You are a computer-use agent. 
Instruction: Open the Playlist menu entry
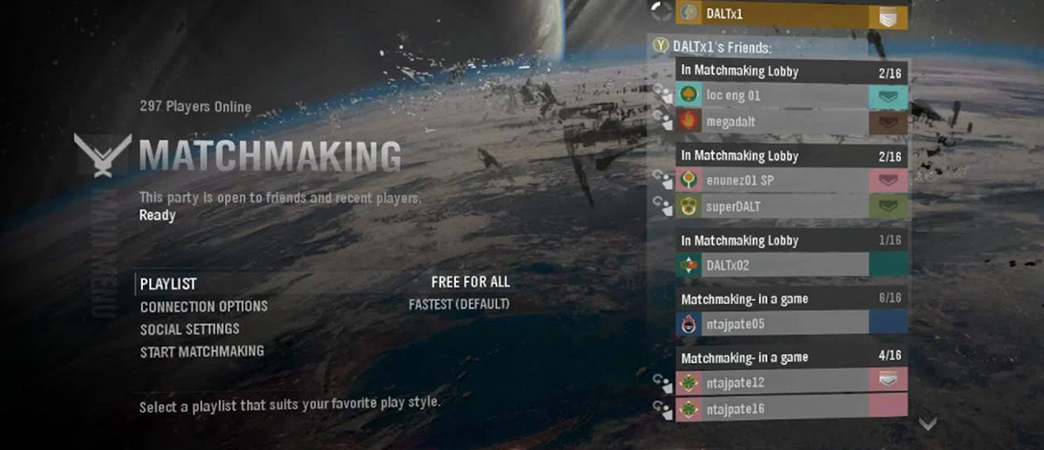click(169, 284)
